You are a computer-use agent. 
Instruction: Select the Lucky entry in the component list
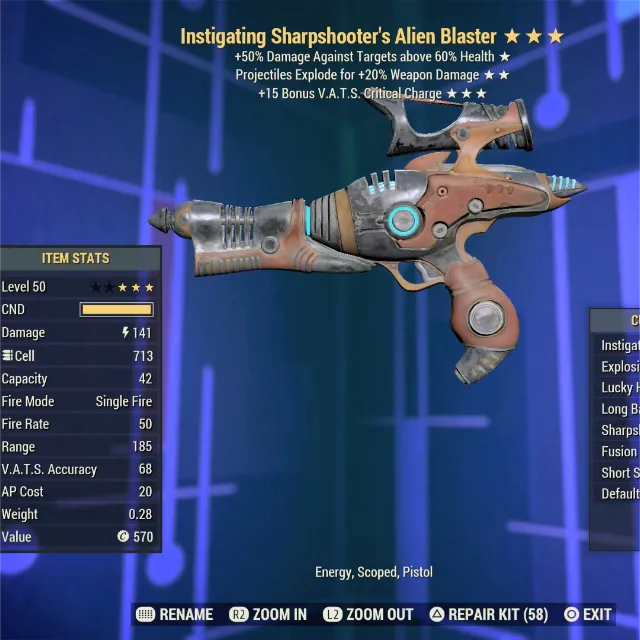click(x=620, y=387)
